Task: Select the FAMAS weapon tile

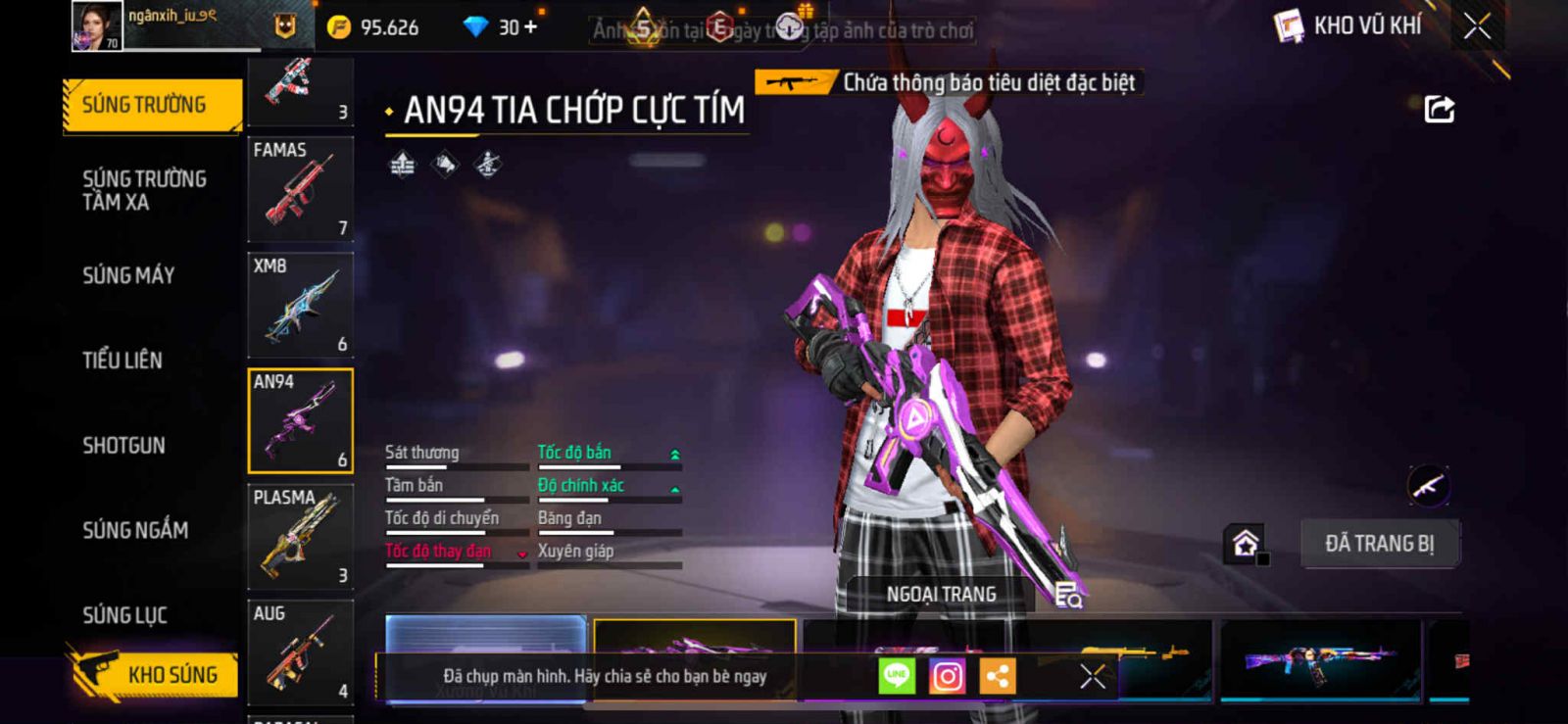Action: point(300,189)
